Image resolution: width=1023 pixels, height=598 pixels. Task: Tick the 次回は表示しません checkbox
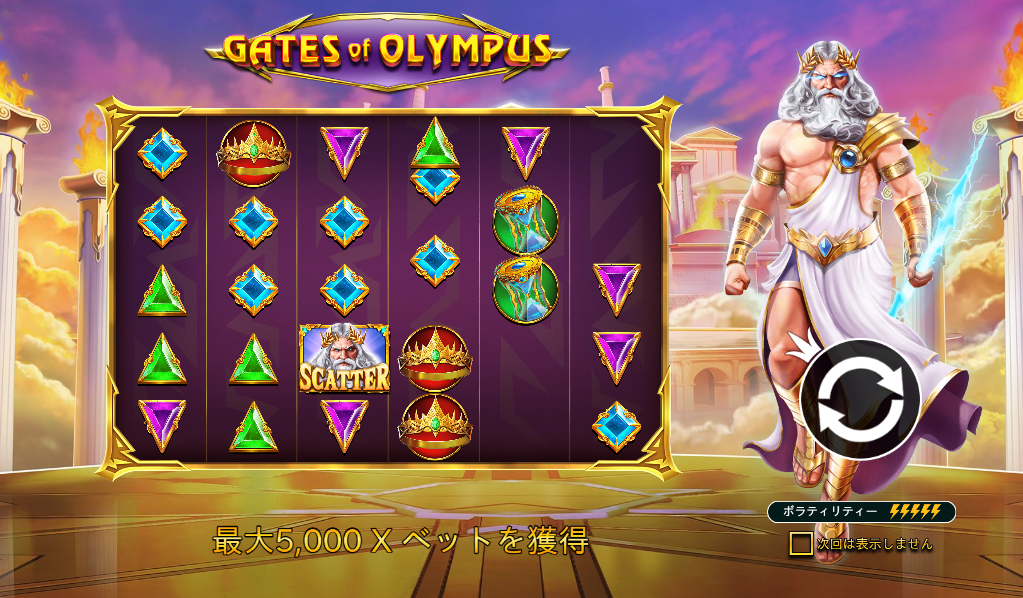coord(800,543)
